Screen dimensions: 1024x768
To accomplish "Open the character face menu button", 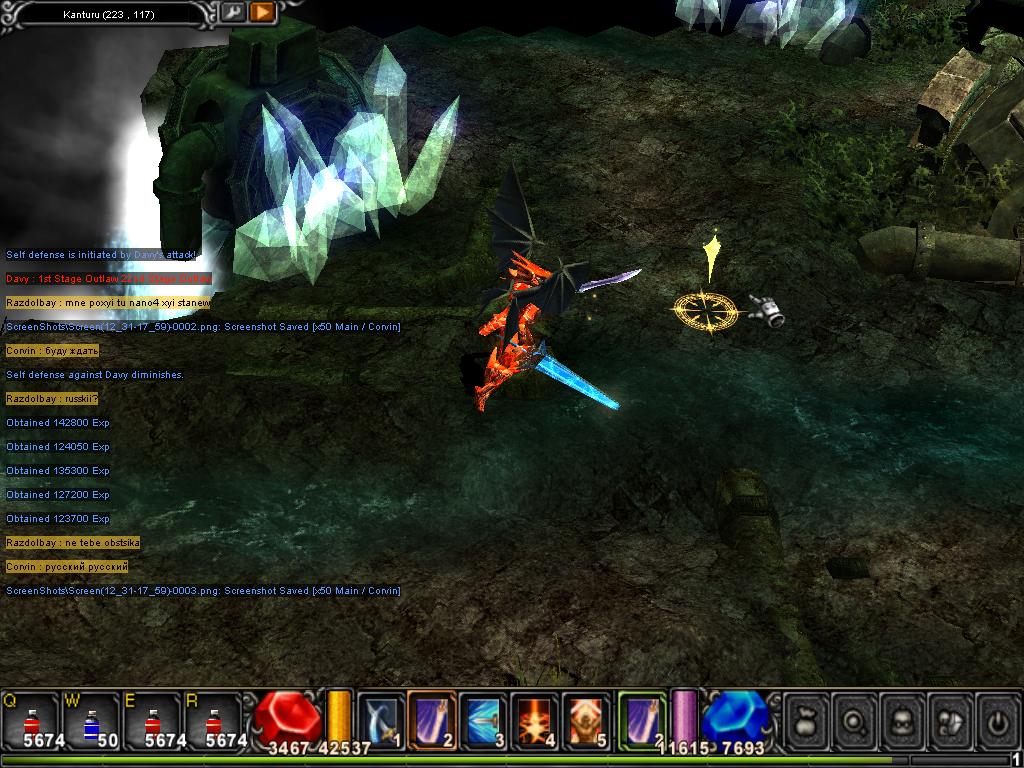I will point(904,720).
